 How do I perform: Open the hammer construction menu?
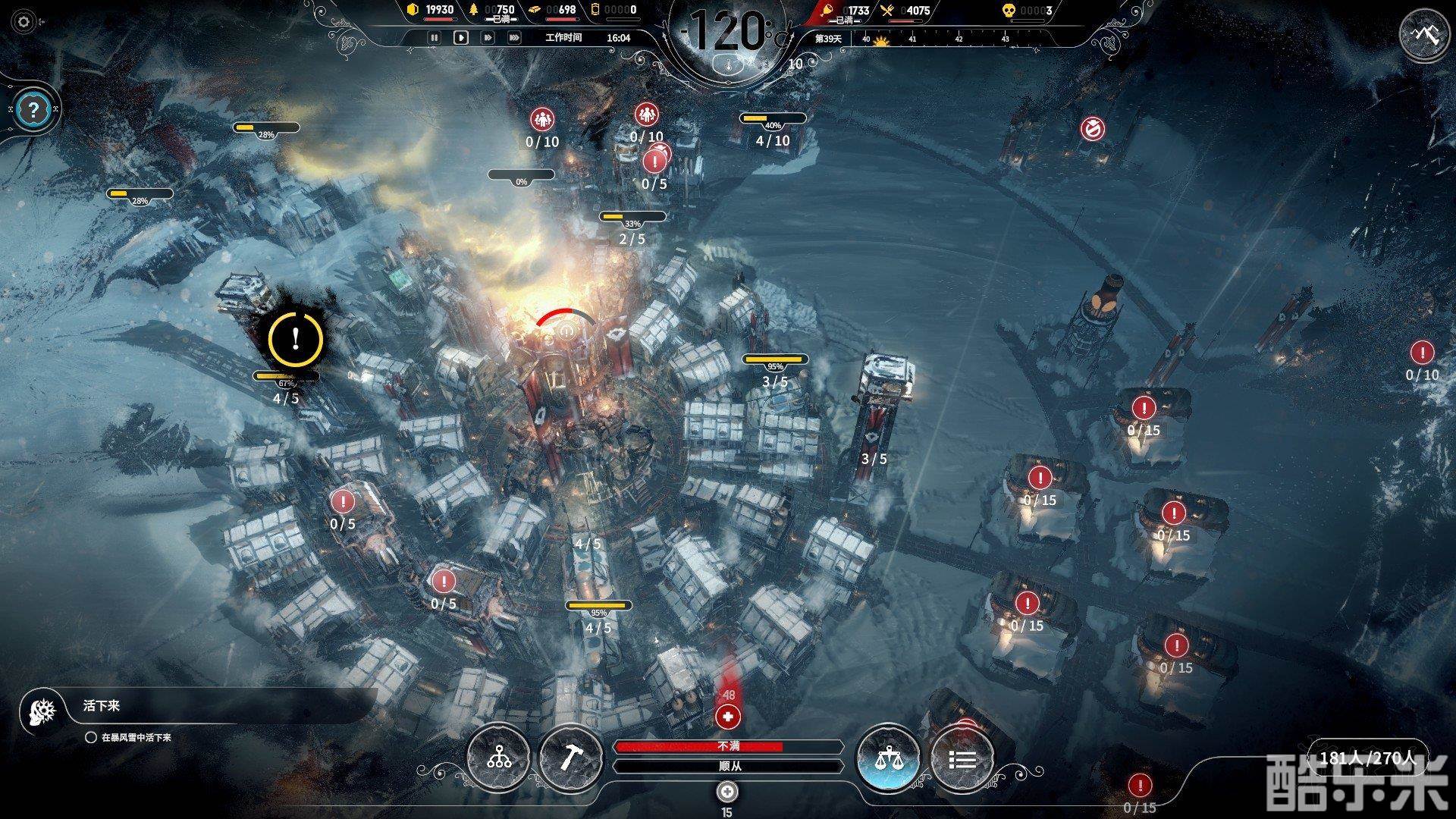pyautogui.click(x=570, y=758)
